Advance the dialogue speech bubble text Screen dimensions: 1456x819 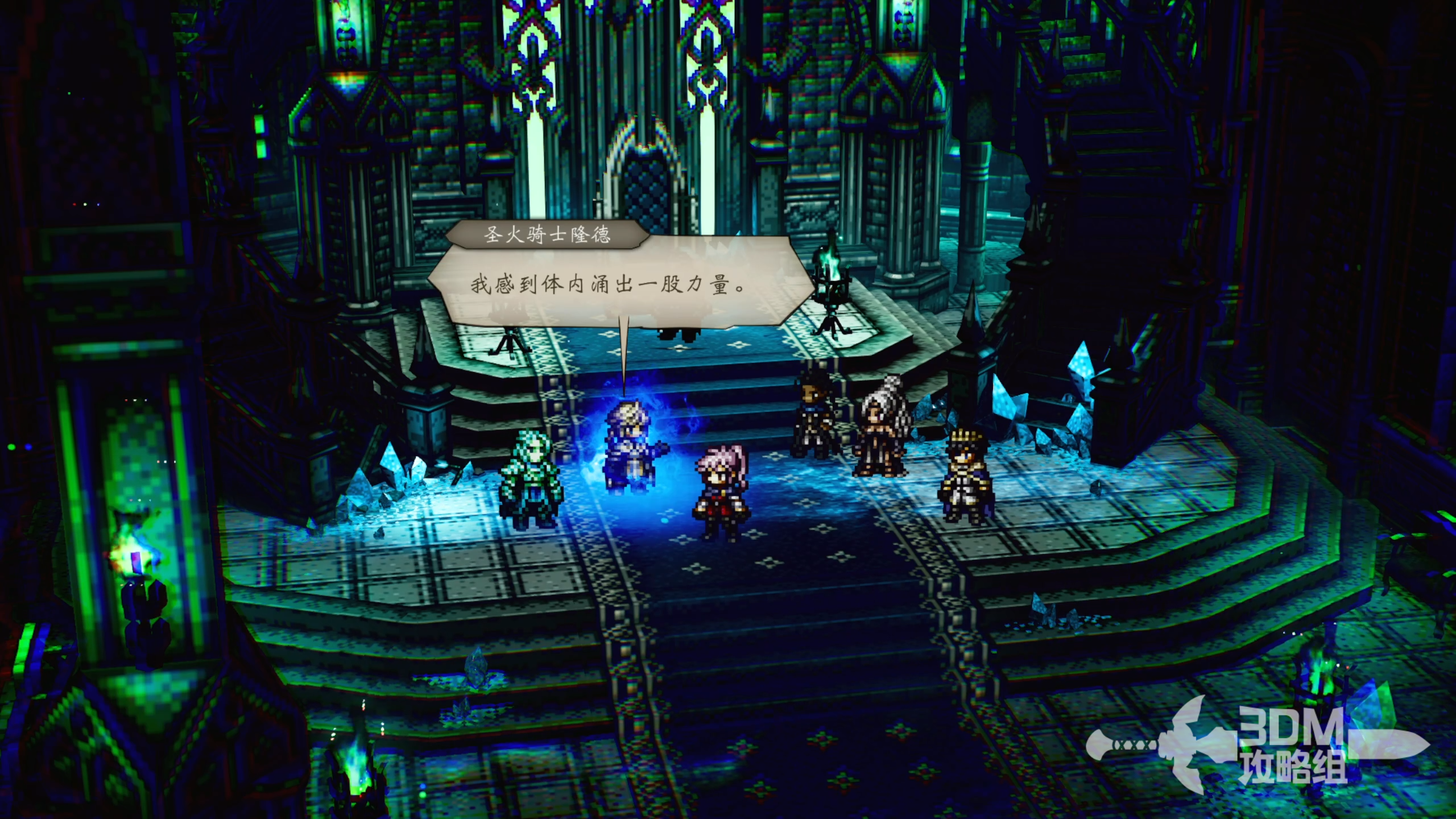click(x=609, y=284)
